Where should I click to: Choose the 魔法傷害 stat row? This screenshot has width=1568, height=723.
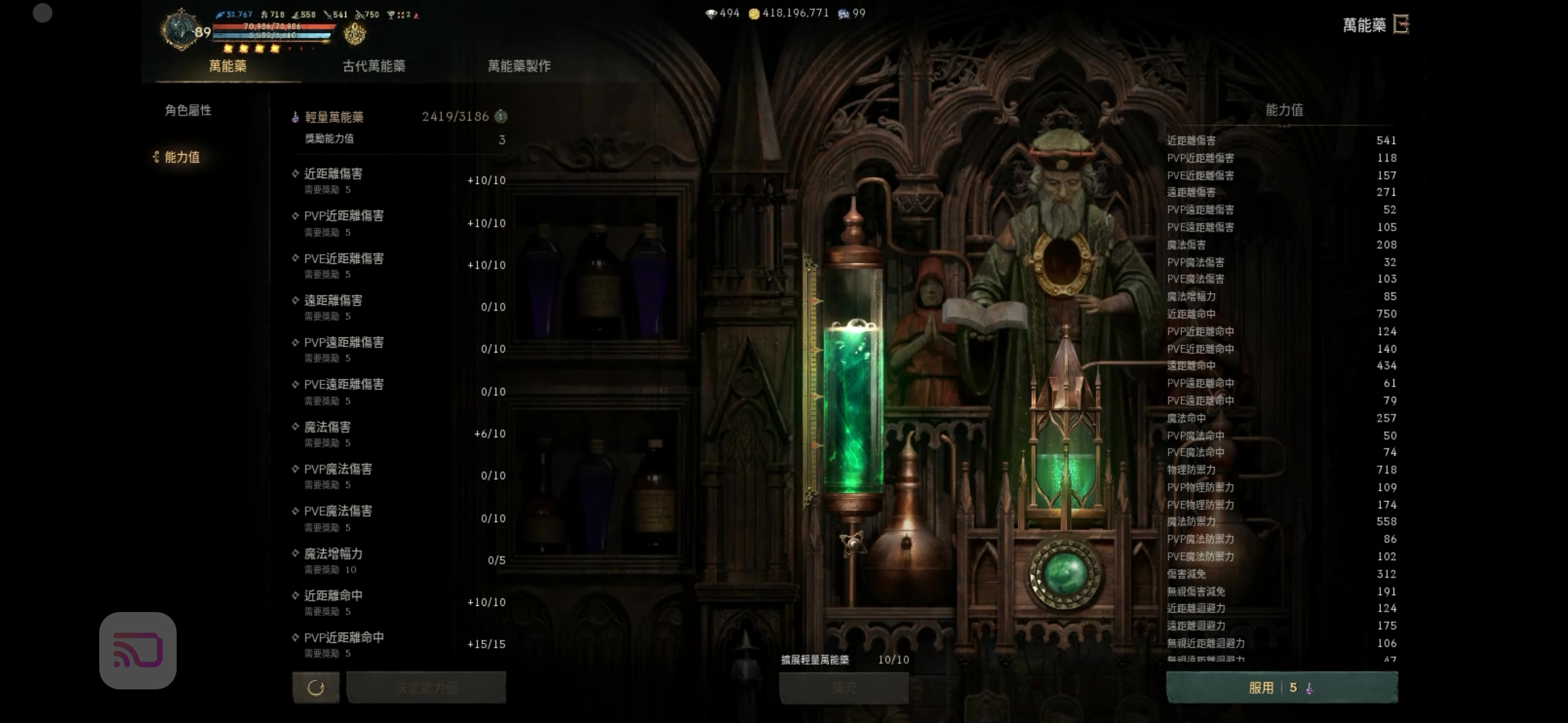click(x=399, y=433)
